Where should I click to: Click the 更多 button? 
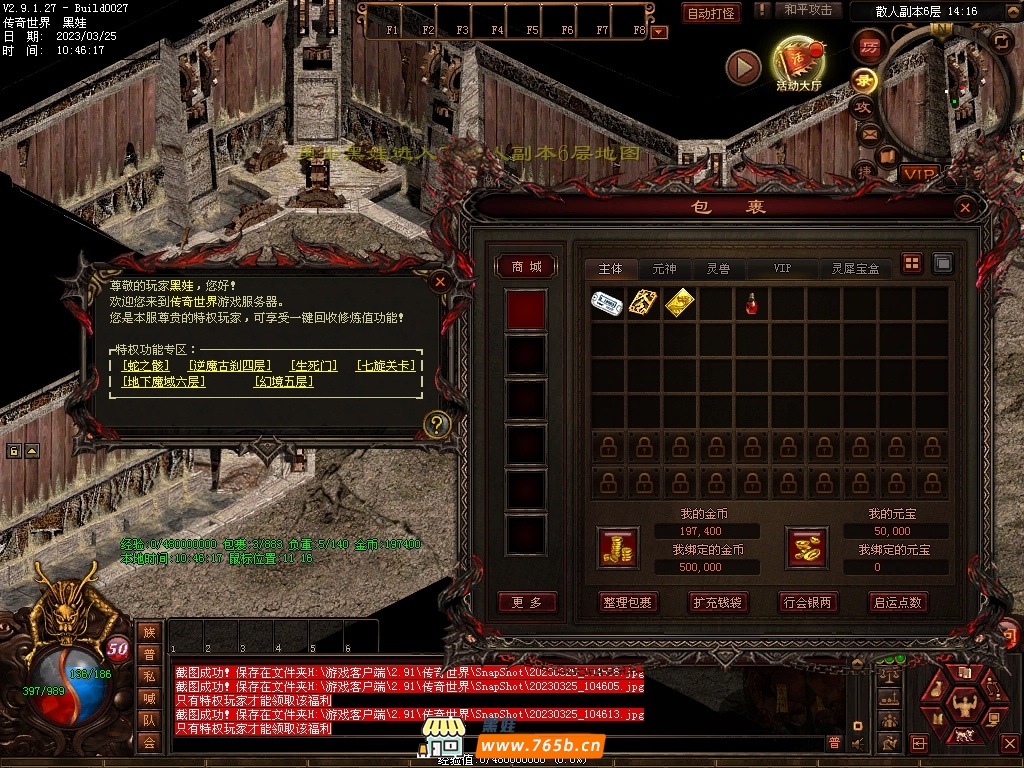pyautogui.click(x=527, y=602)
